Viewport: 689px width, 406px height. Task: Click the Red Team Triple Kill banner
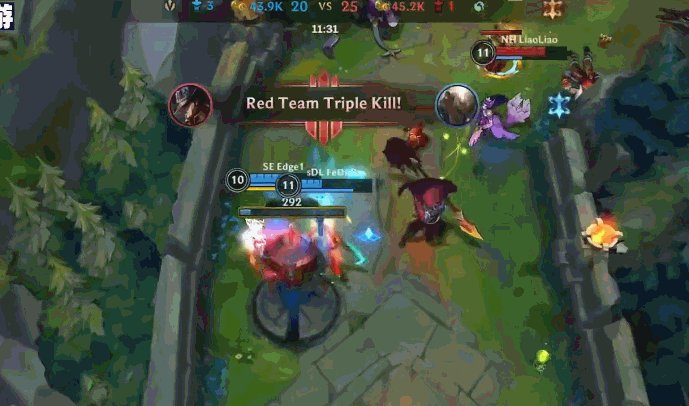[322, 103]
